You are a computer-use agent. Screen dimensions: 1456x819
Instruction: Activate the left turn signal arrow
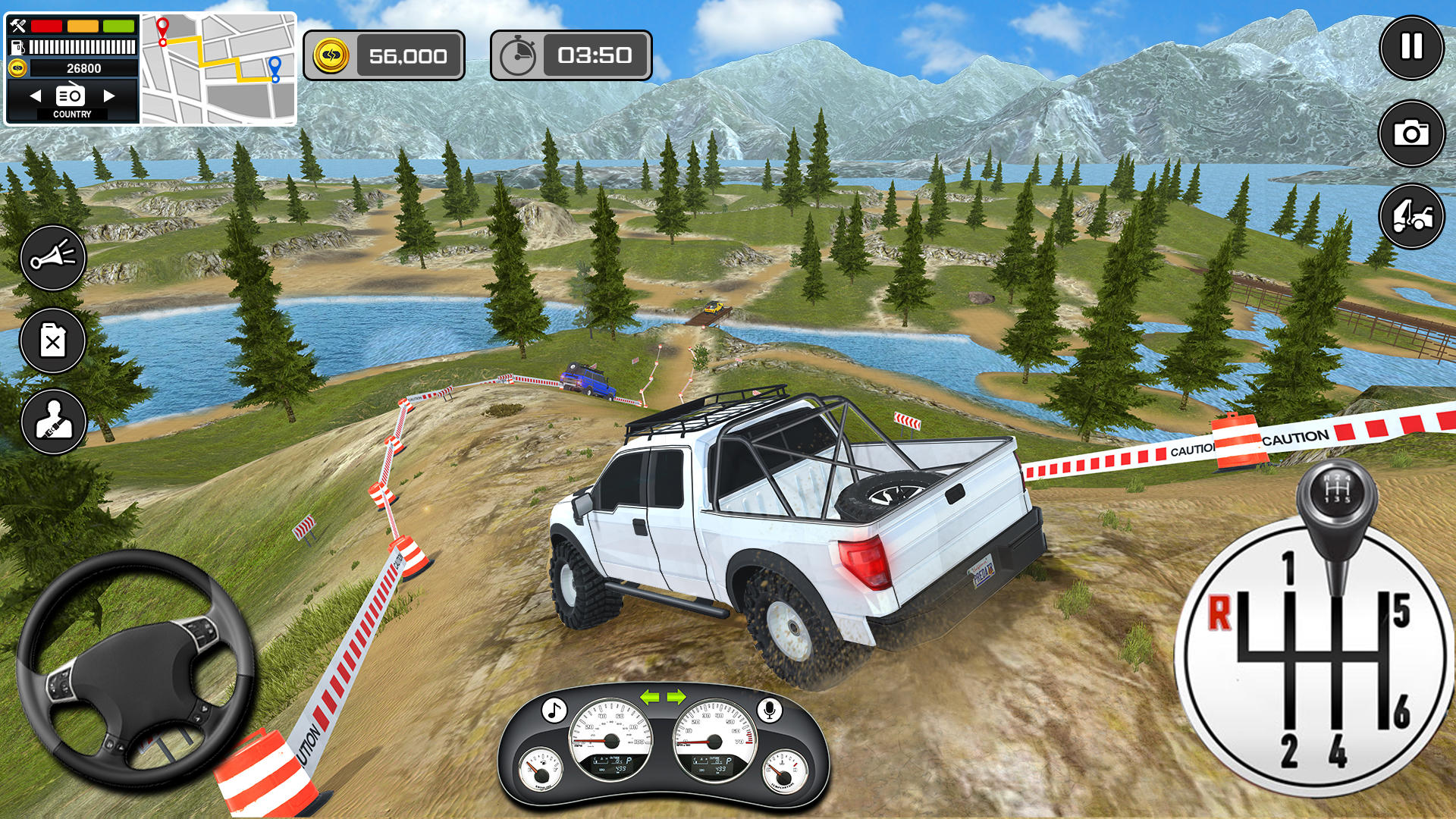pos(650,697)
